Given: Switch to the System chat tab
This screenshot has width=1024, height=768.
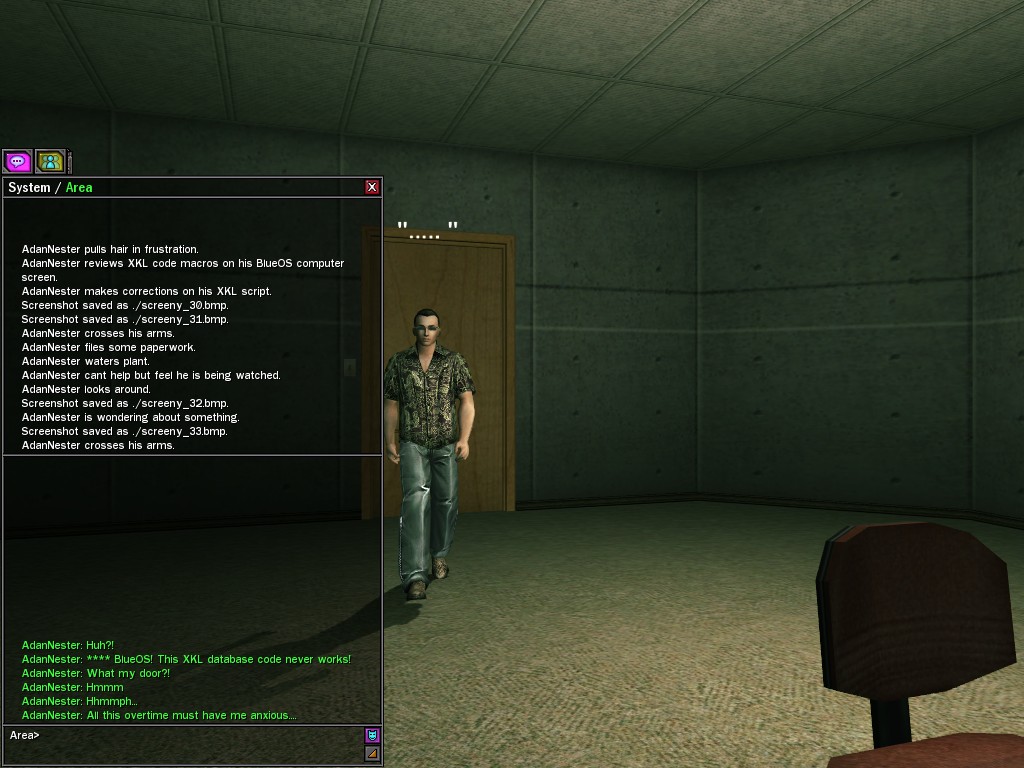Looking at the screenshot, I should [29, 188].
